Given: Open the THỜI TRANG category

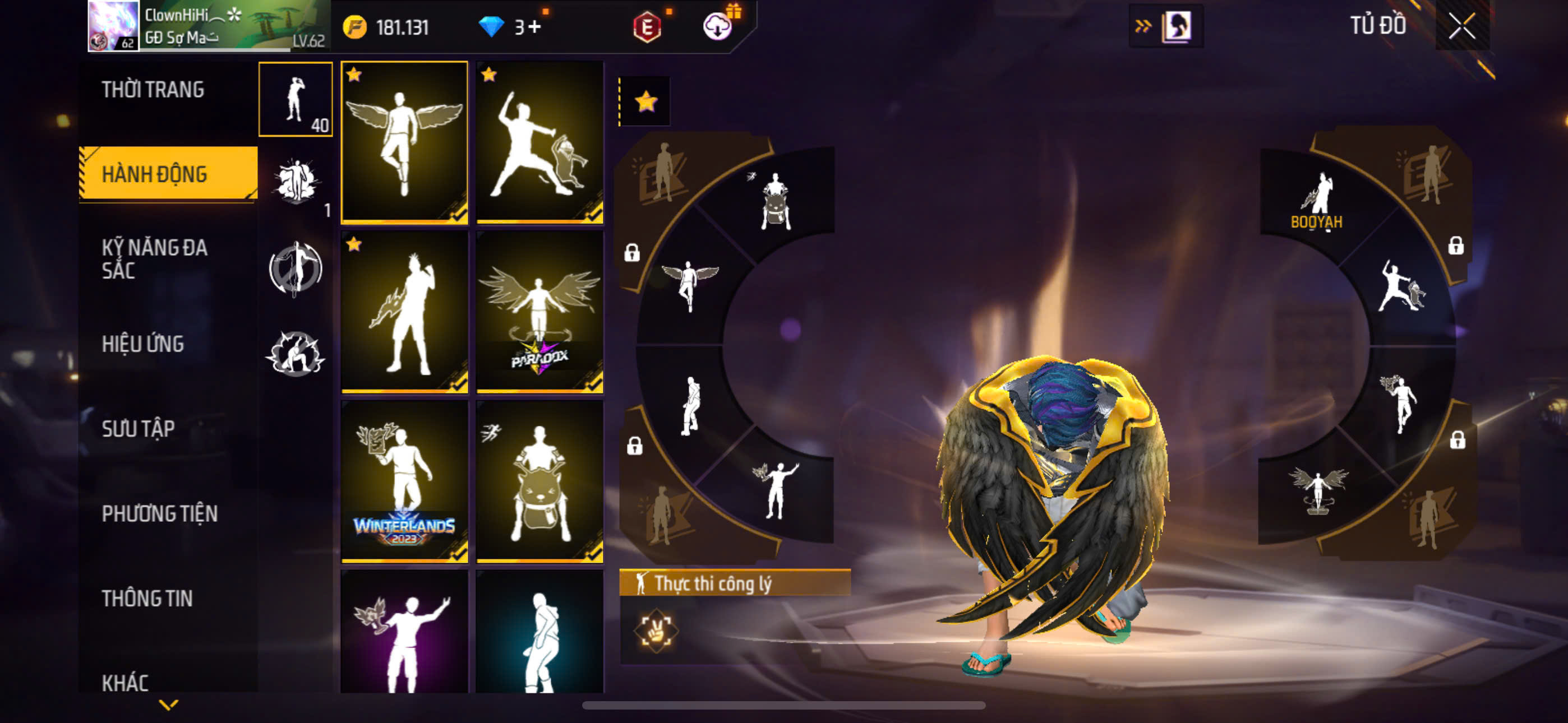Looking at the screenshot, I should point(153,90).
